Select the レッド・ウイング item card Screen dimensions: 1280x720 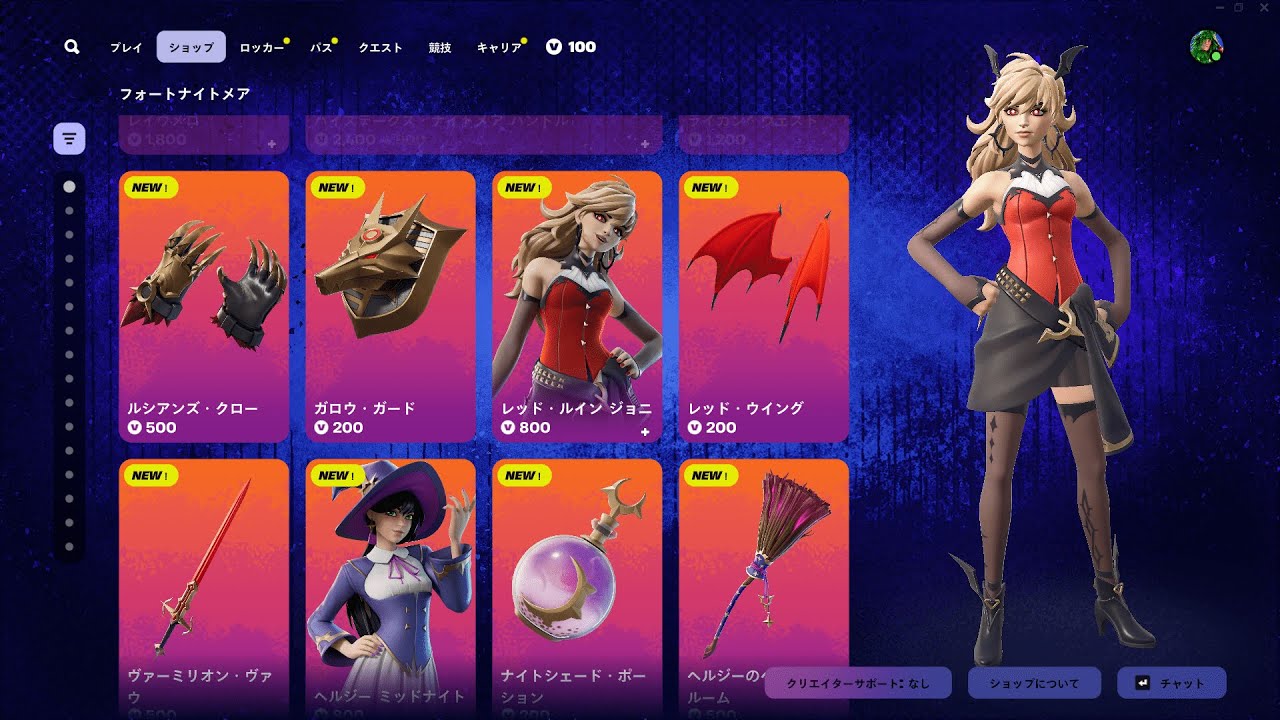click(x=763, y=306)
